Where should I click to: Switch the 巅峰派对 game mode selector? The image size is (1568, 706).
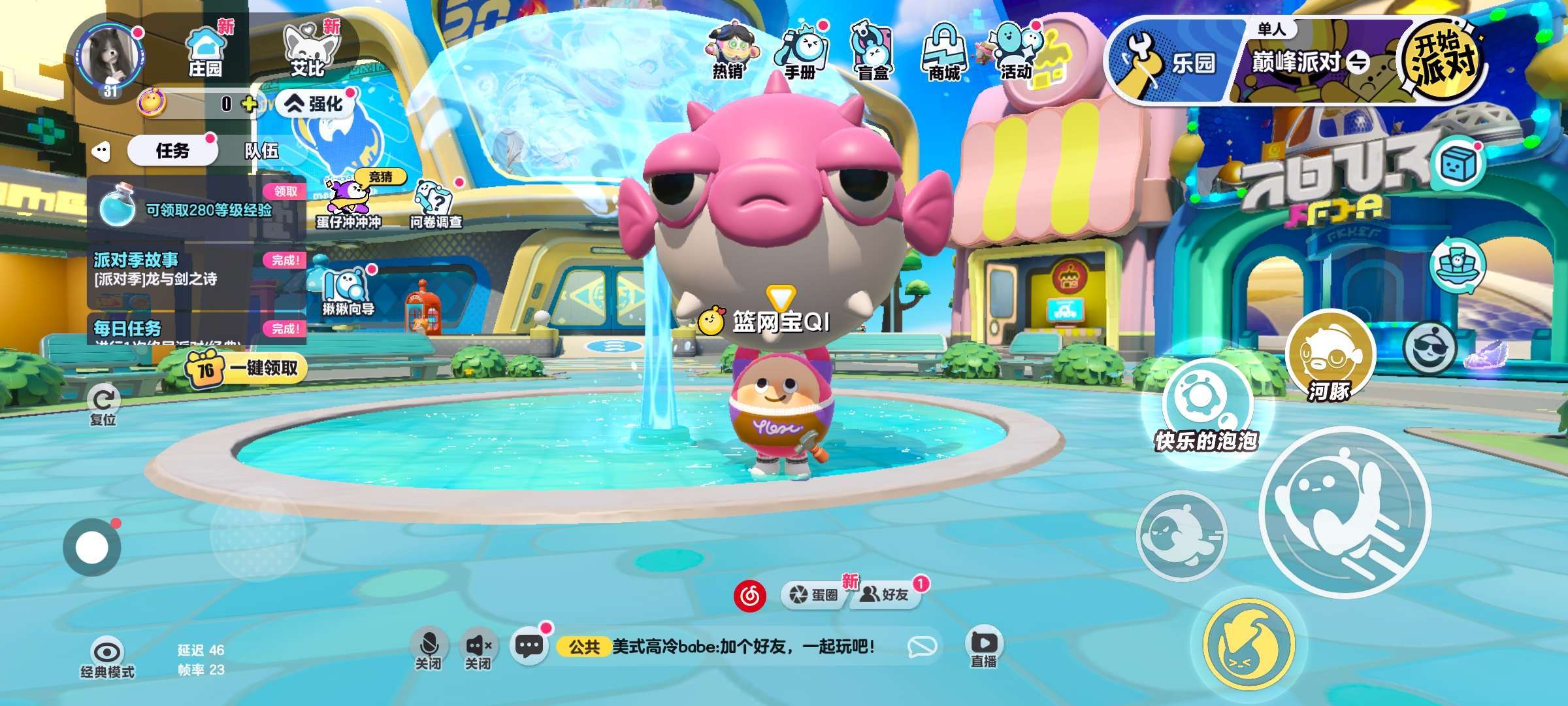[x=1310, y=63]
